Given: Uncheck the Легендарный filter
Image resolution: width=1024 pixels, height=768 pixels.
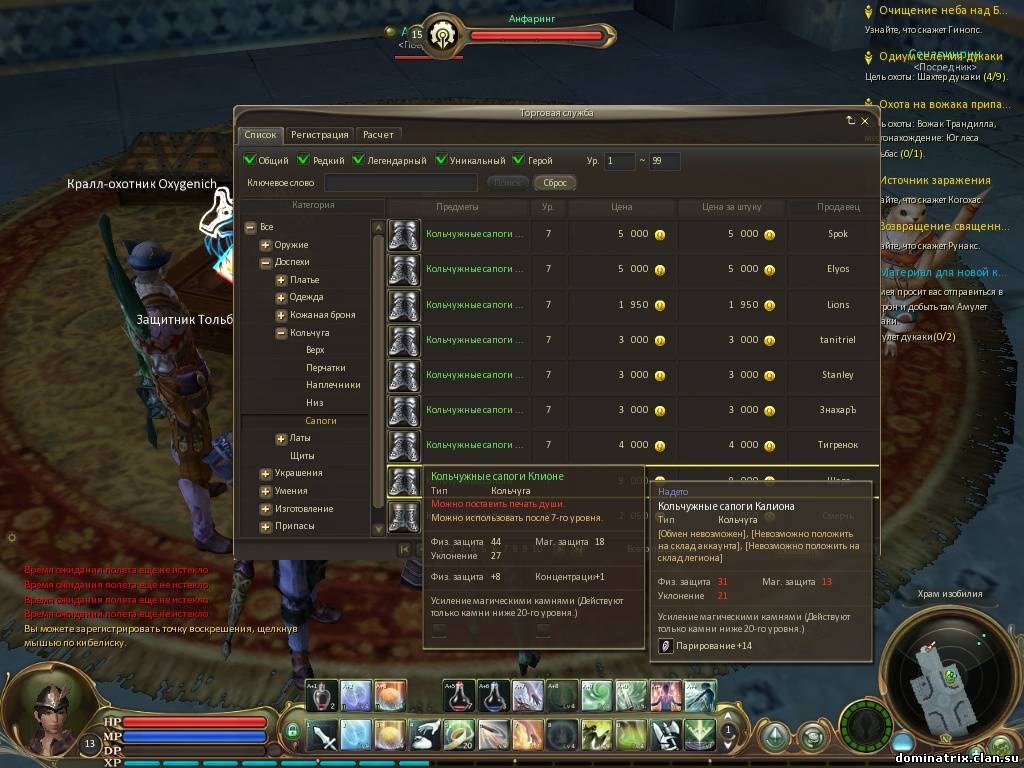Looking at the screenshot, I should coord(358,160).
